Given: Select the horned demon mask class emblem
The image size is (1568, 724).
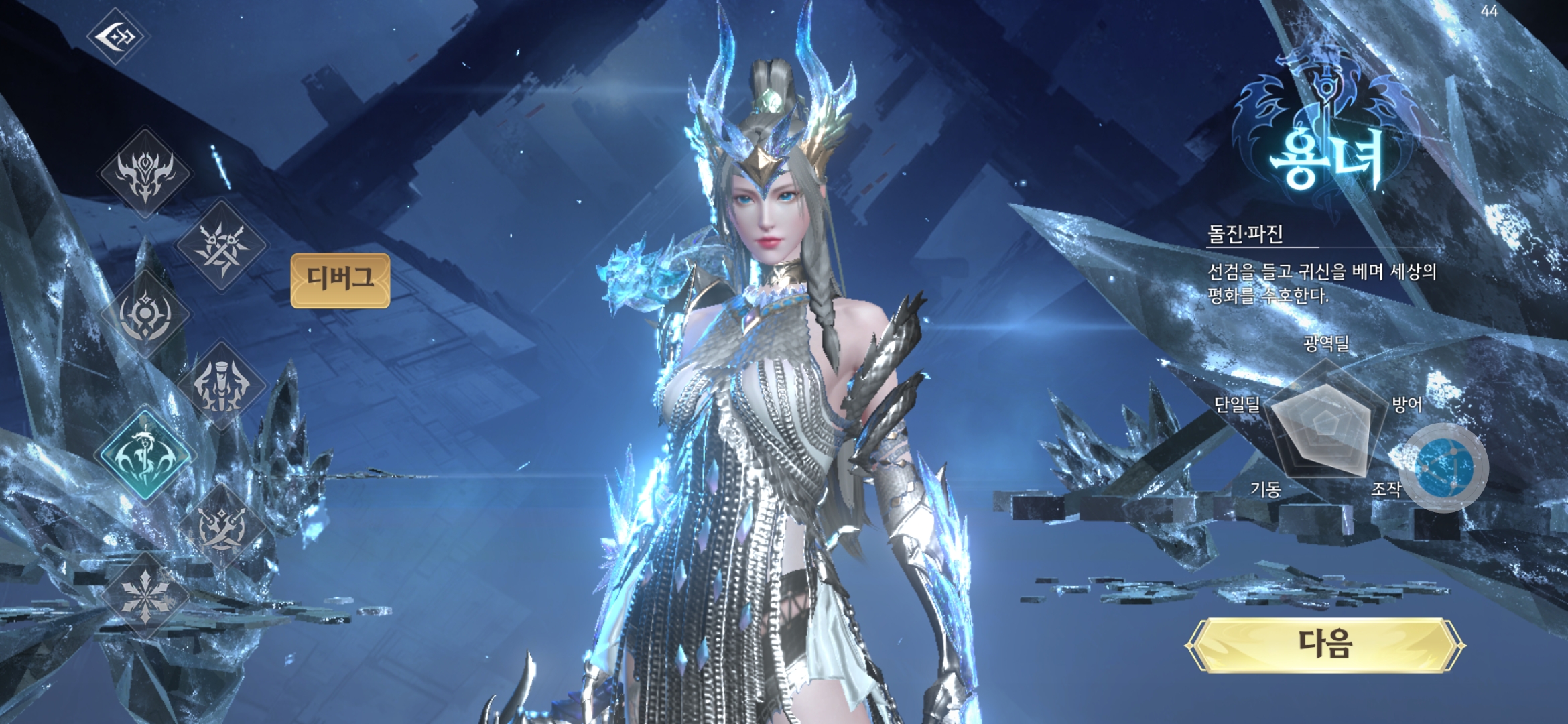Looking at the screenshot, I should coord(145,173).
